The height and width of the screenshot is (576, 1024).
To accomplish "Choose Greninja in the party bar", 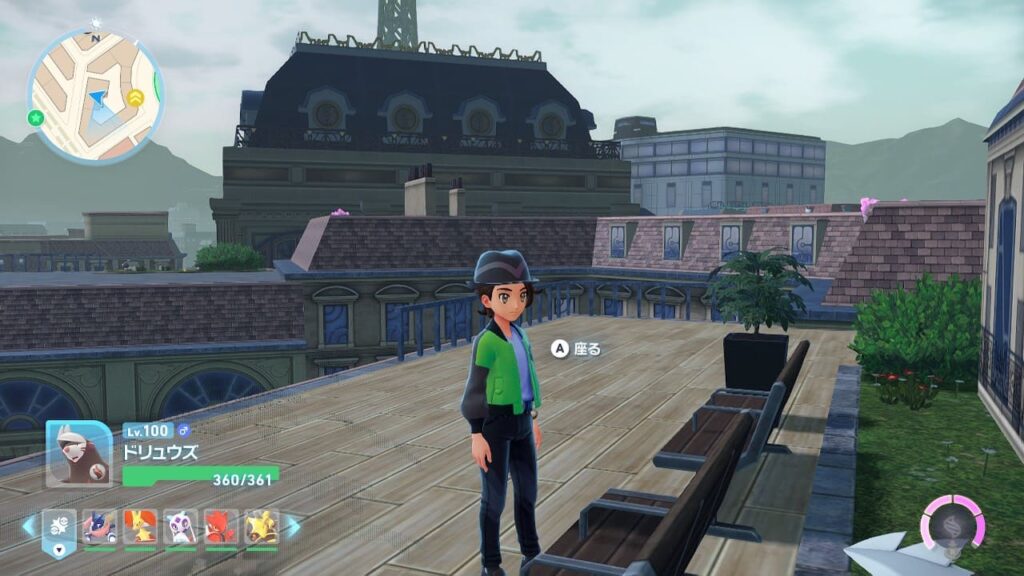I will (99, 526).
